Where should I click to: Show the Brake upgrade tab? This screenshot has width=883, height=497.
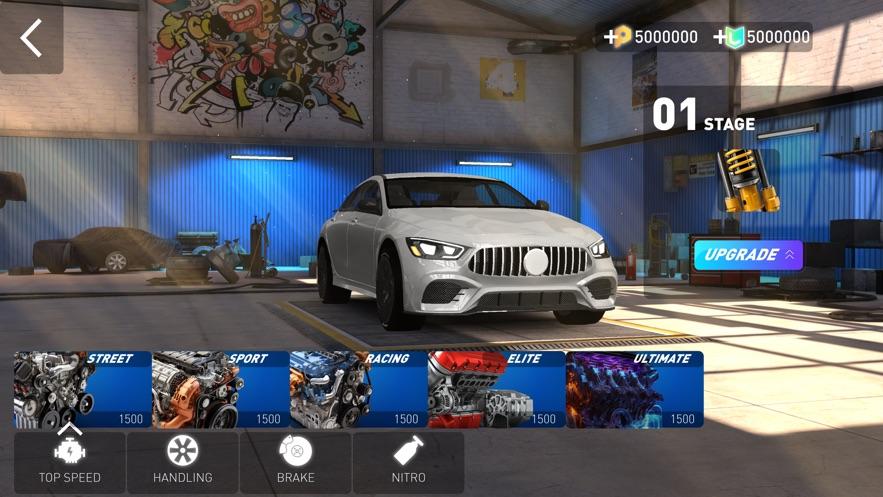click(x=295, y=461)
